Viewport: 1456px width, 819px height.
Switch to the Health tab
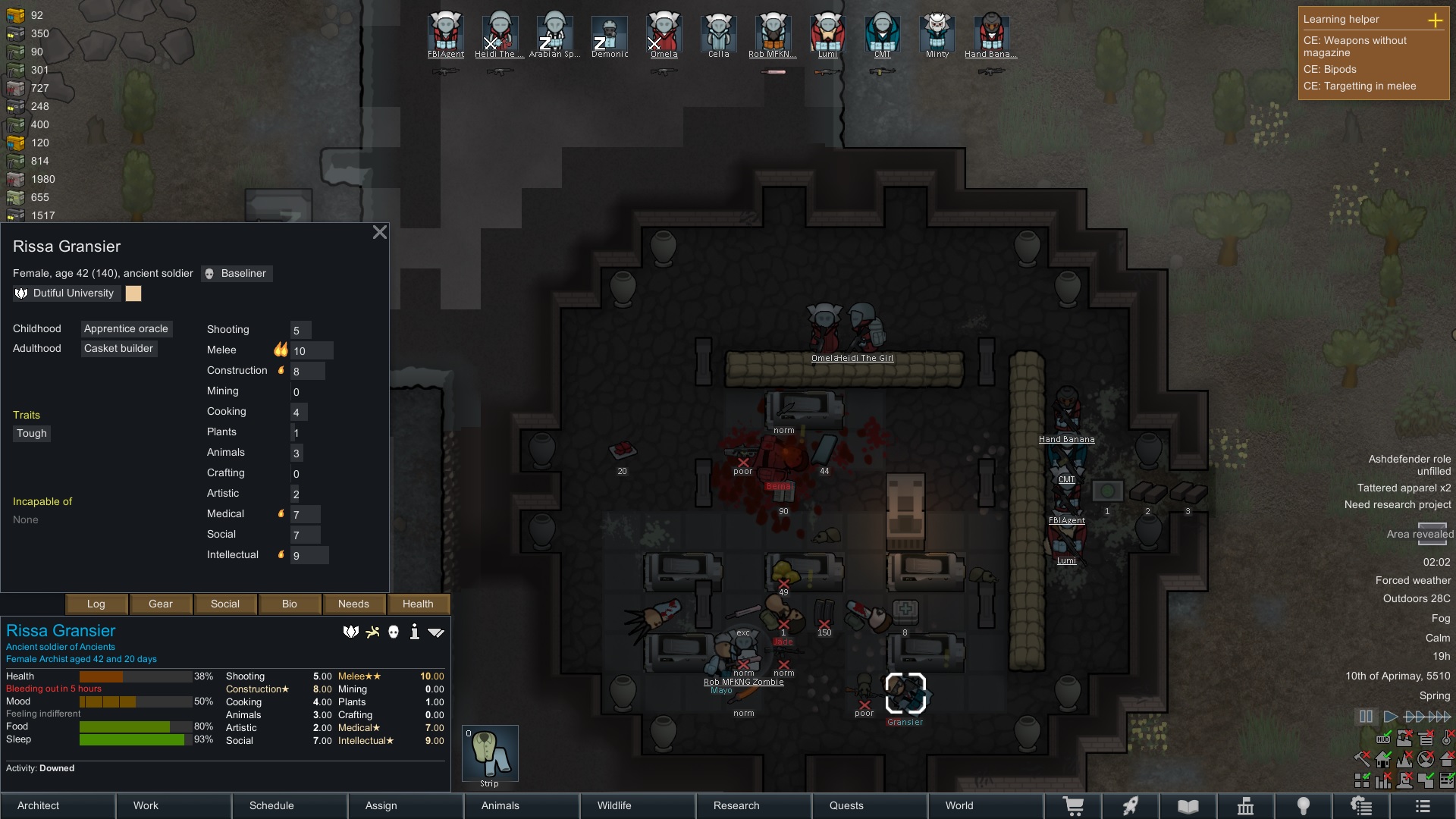418,604
